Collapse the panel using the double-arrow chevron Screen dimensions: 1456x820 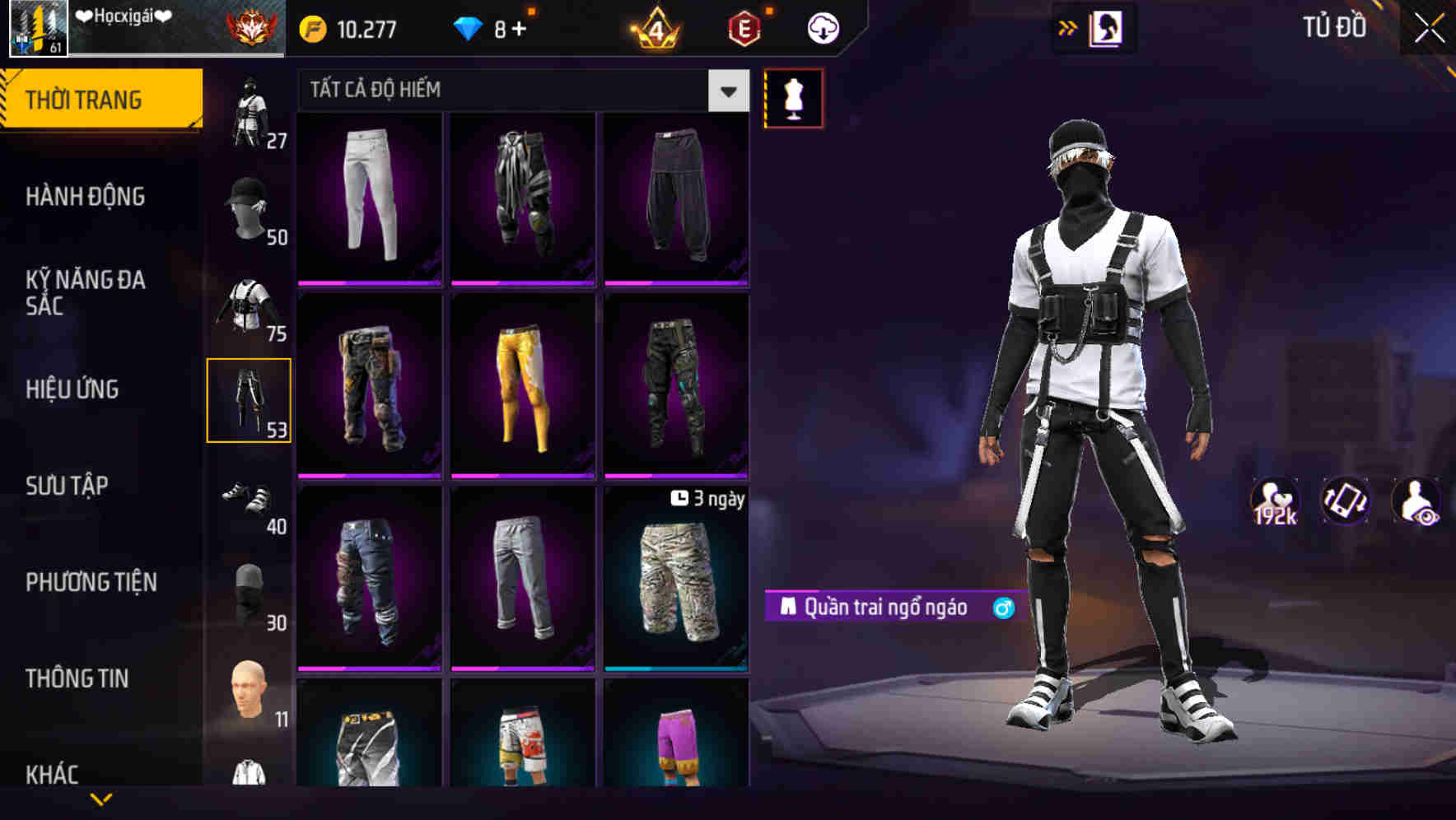(1068, 27)
